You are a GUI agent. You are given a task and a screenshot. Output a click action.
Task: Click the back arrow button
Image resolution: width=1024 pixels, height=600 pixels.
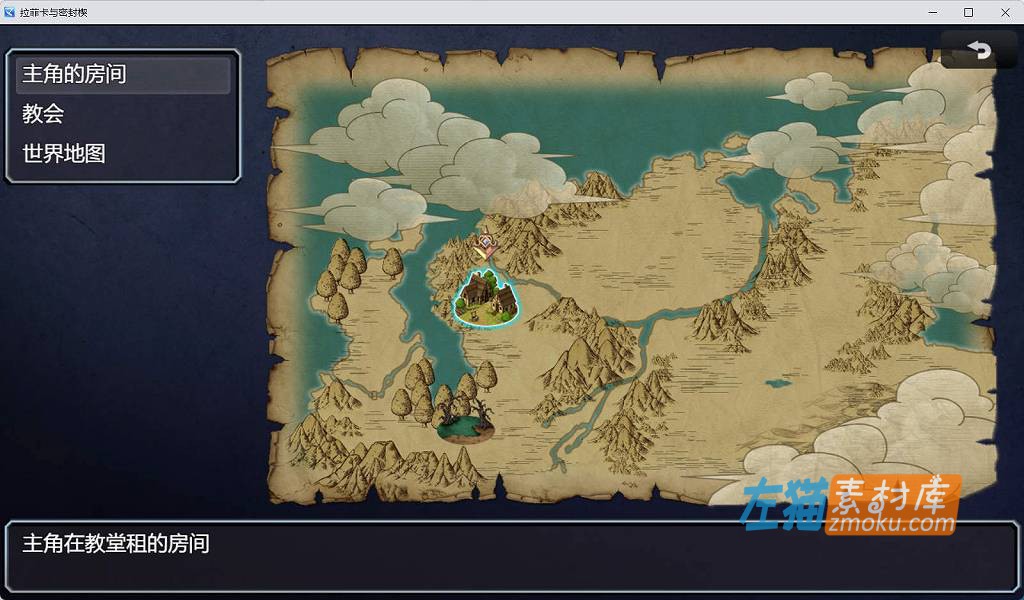click(979, 50)
